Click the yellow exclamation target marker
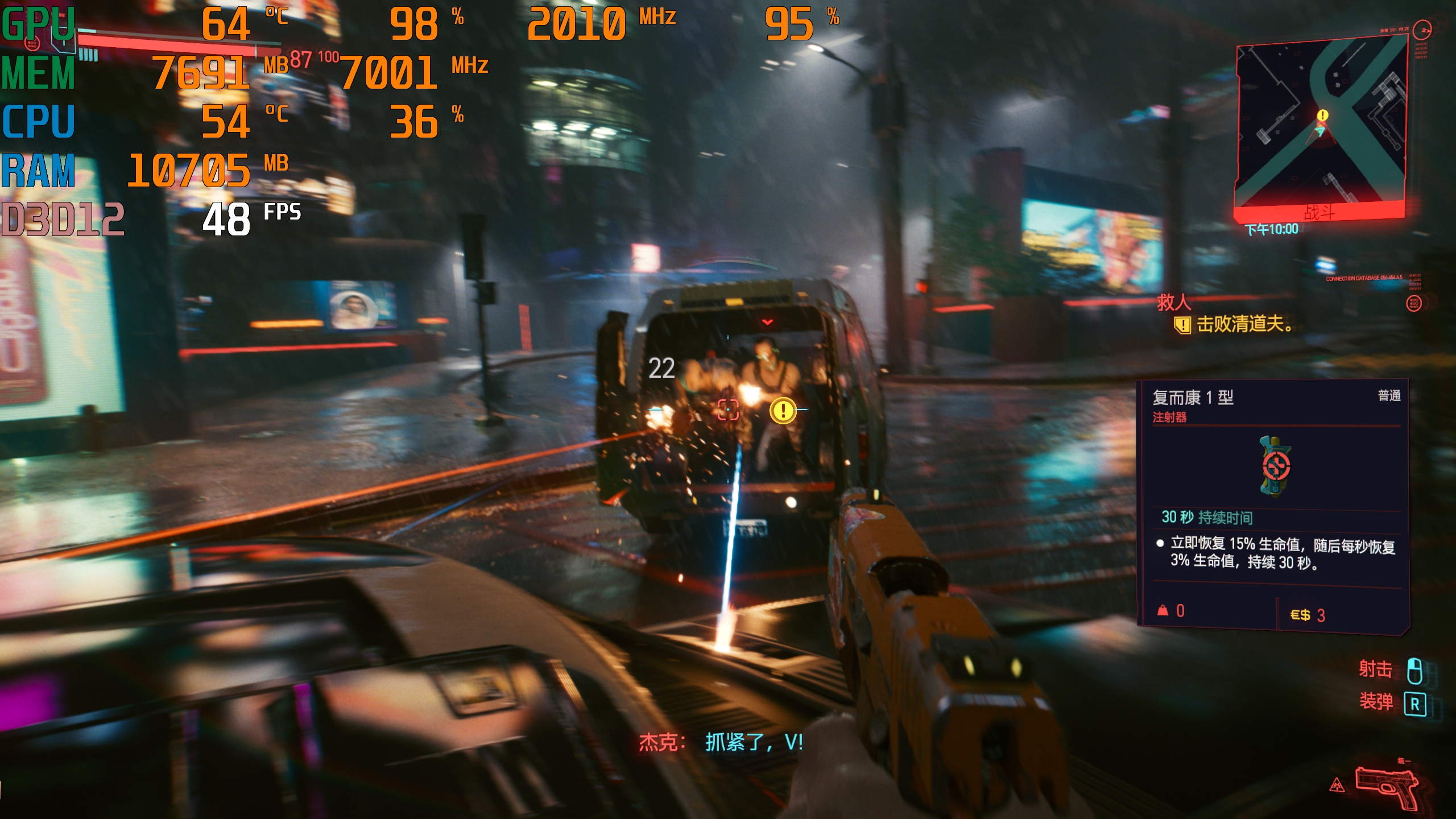 [783, 410]
